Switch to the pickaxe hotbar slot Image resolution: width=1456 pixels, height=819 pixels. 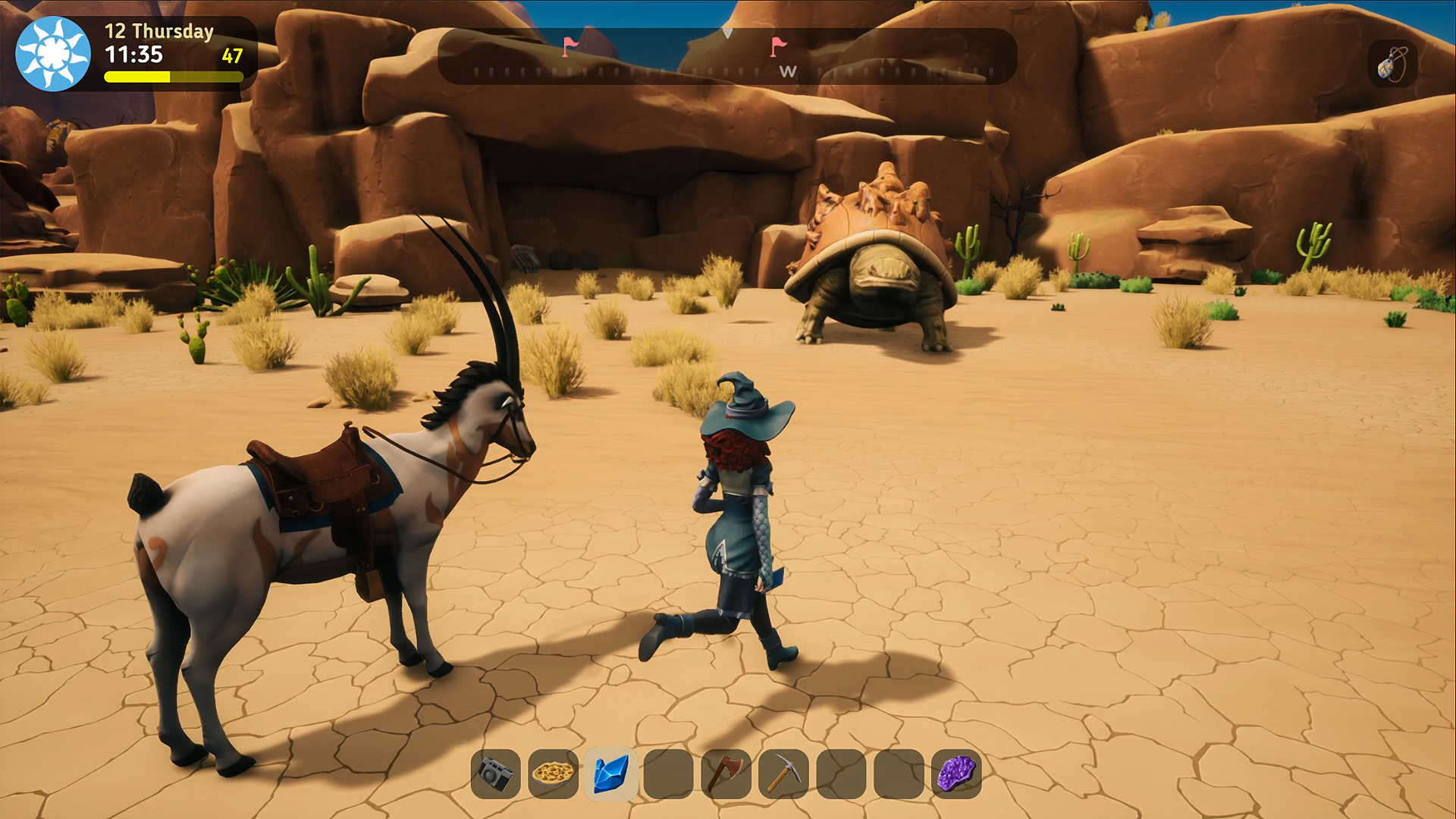(783, 774)
